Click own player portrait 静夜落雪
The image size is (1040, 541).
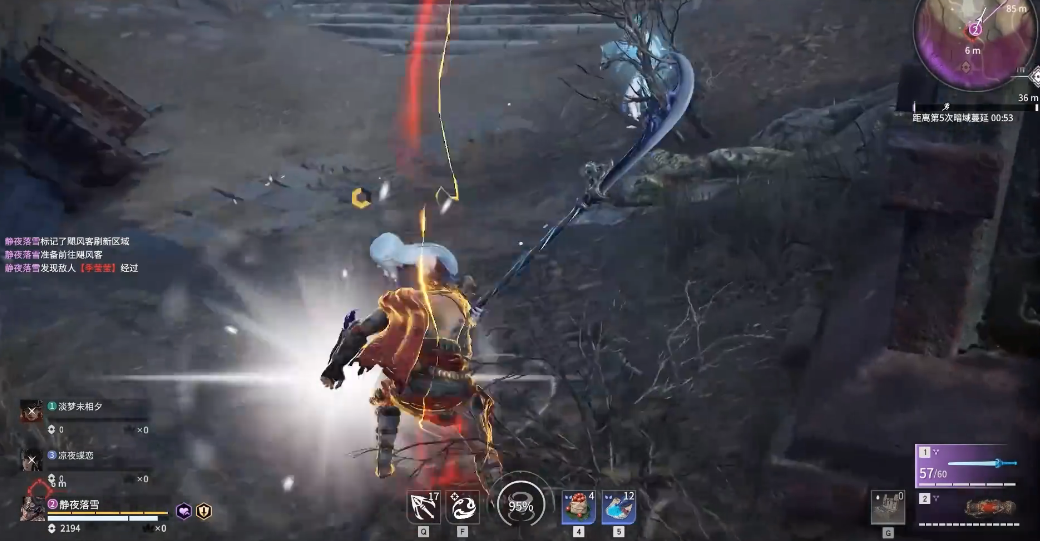[x=32, y=507]
